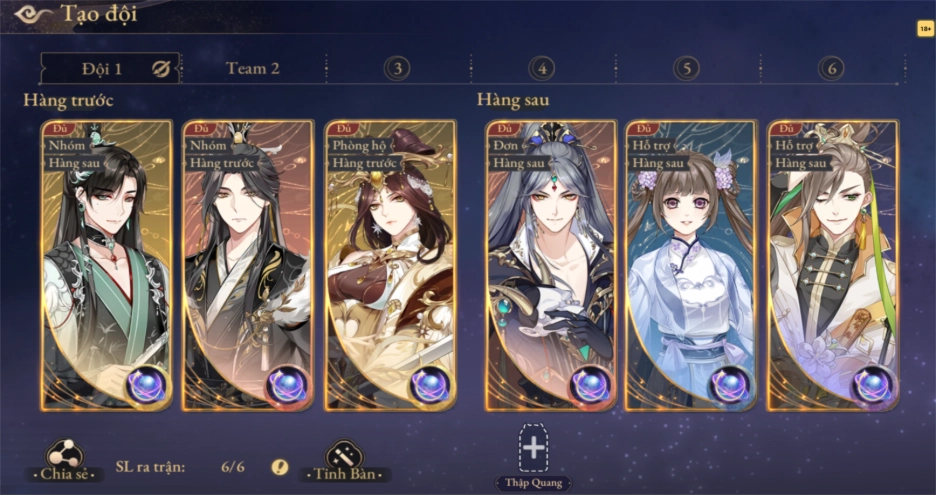This screenshot has height=495, width=936.
Task: Toggle the crossed-eye icon on Đội 1
Action: (161, 68)
